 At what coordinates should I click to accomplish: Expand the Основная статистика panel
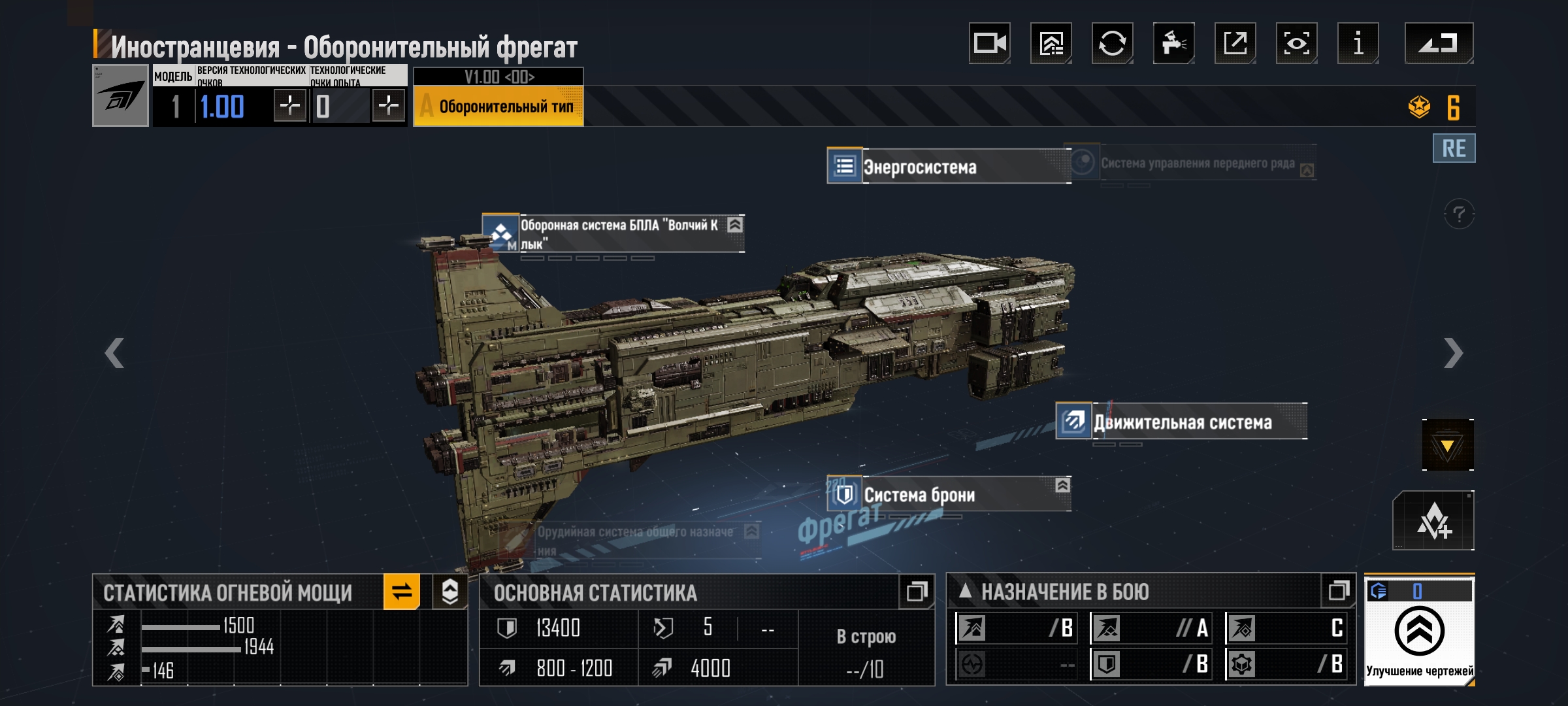point(916,592)
